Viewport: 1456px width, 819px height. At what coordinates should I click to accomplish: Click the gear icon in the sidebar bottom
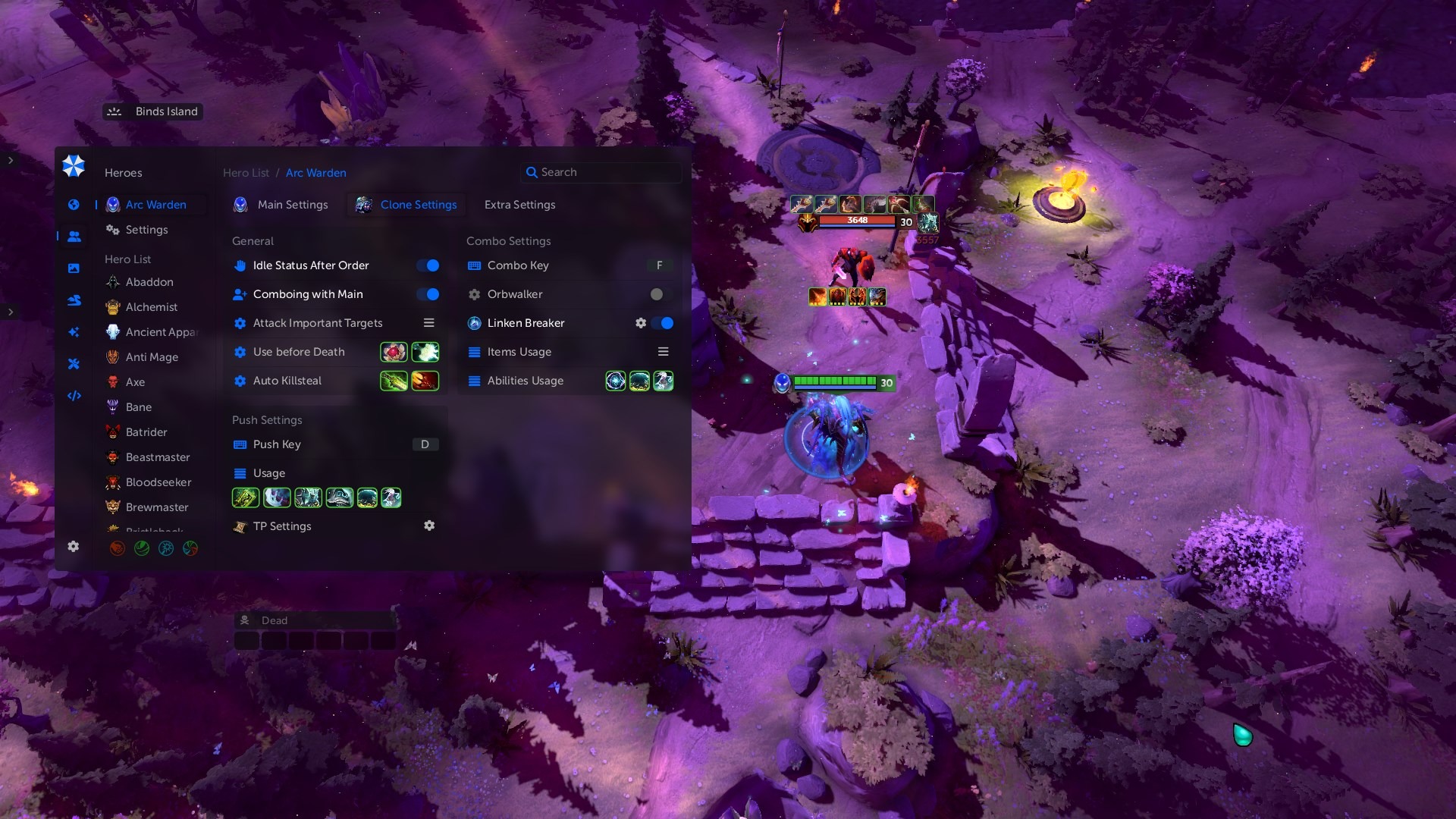tap(74, 547)
